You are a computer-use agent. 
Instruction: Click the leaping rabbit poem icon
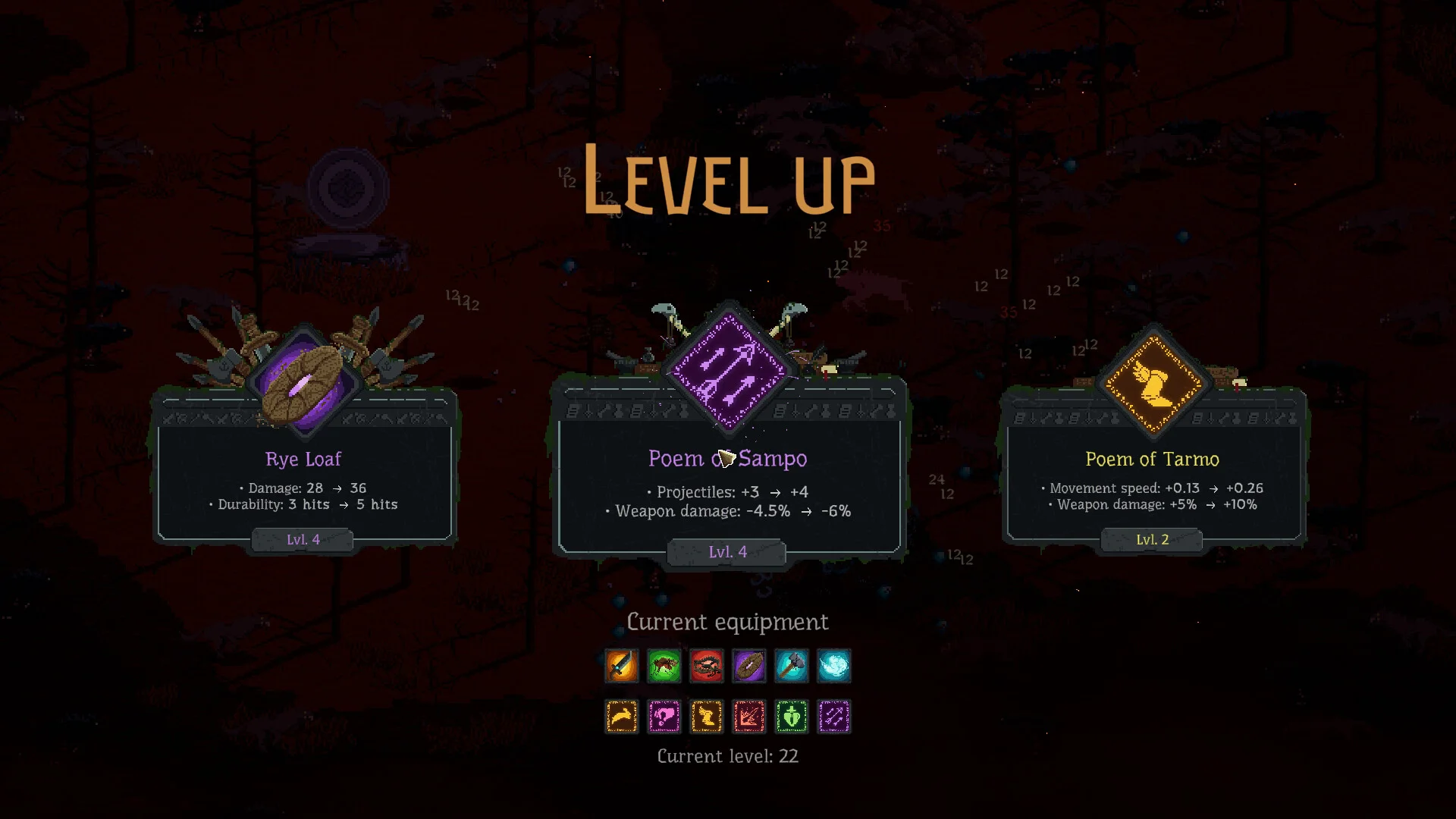point(622,717)
